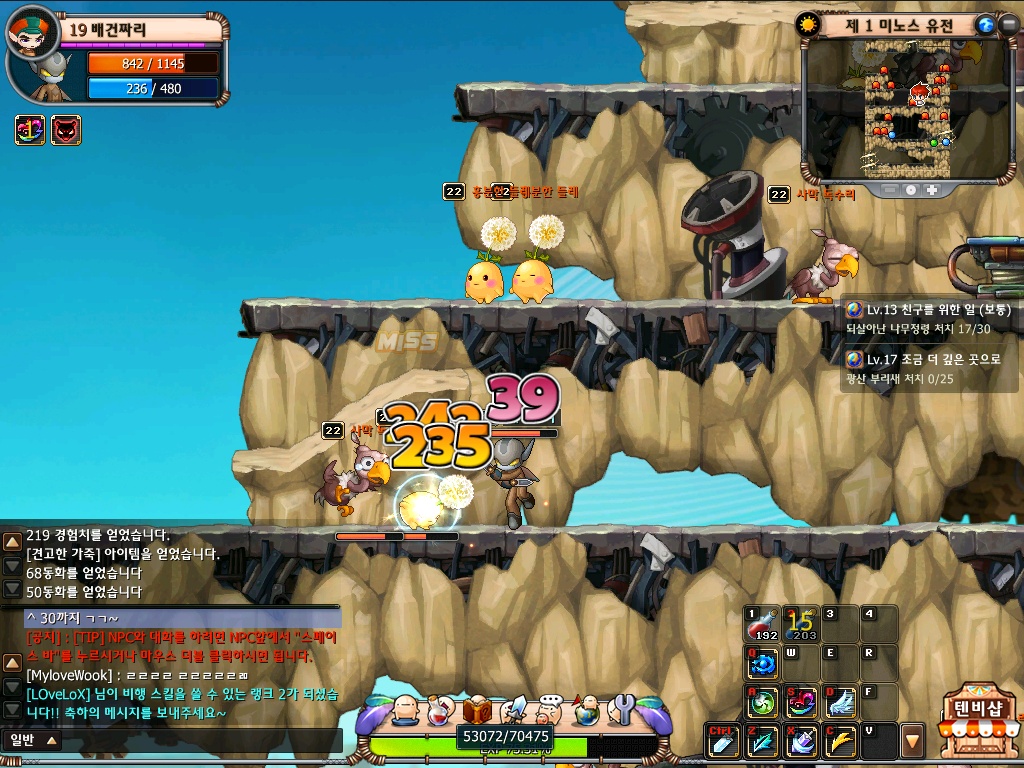
Task: Use the basic attack sword on Ctrl
Action: (x=723, y=741)
